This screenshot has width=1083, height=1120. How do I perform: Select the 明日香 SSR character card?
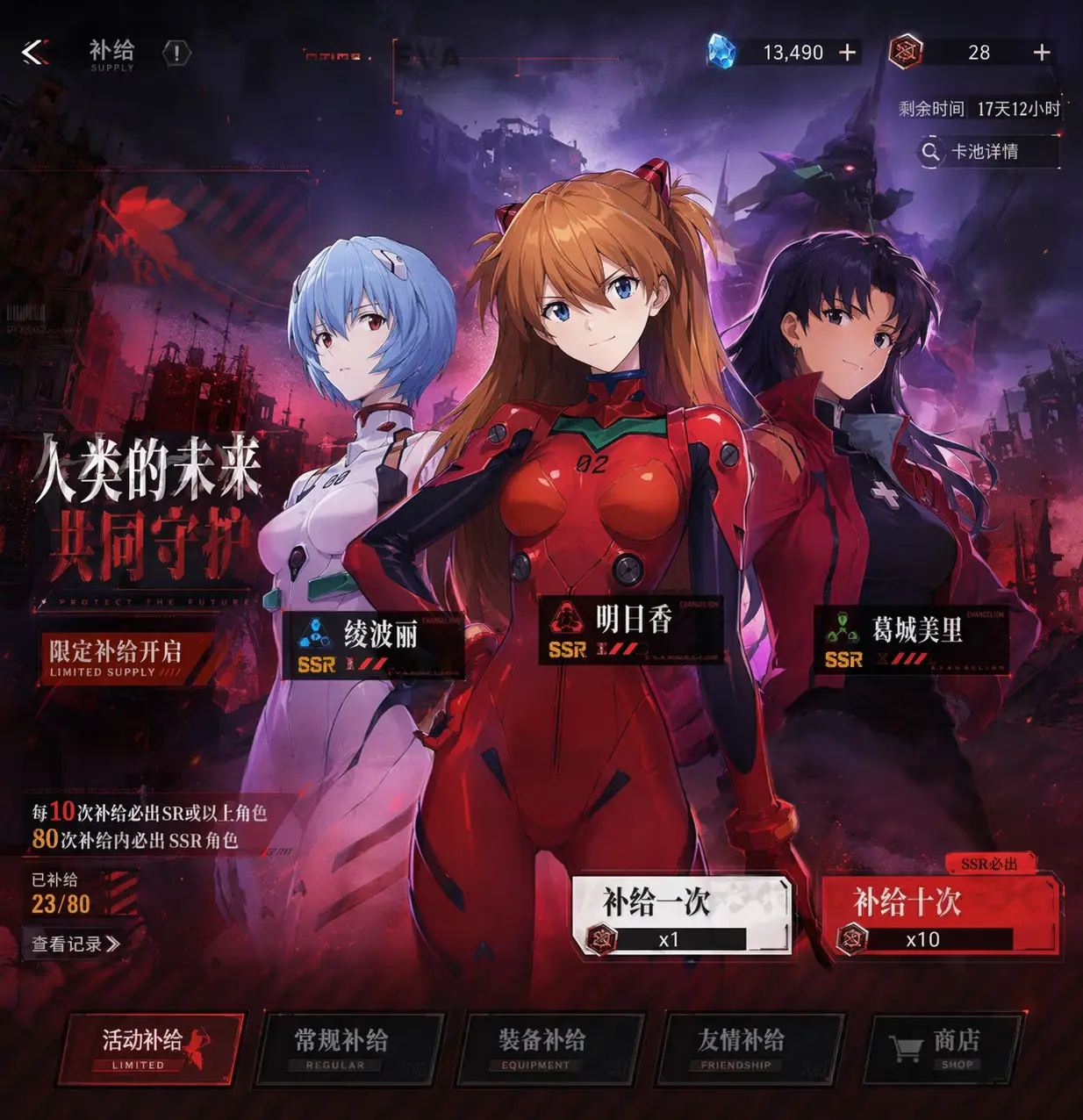[x=629, y=632]
